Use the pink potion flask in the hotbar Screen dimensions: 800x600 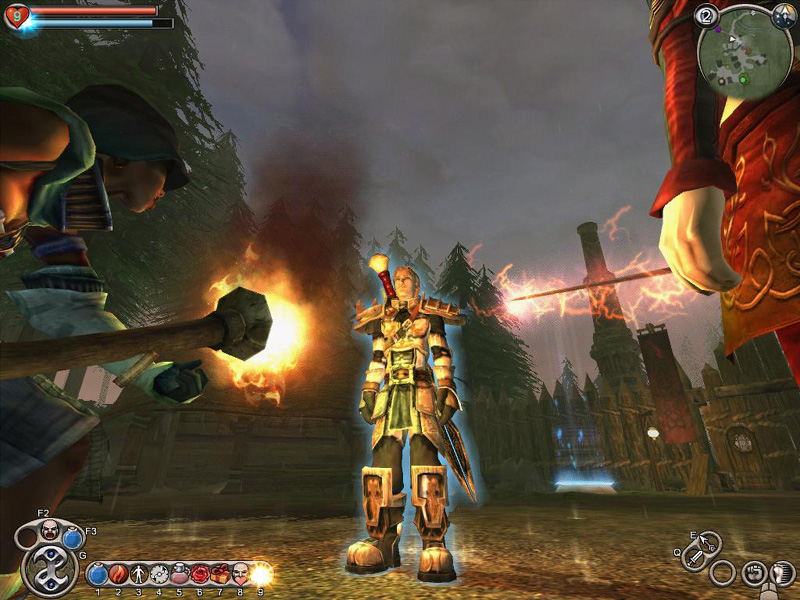(179, 574)
